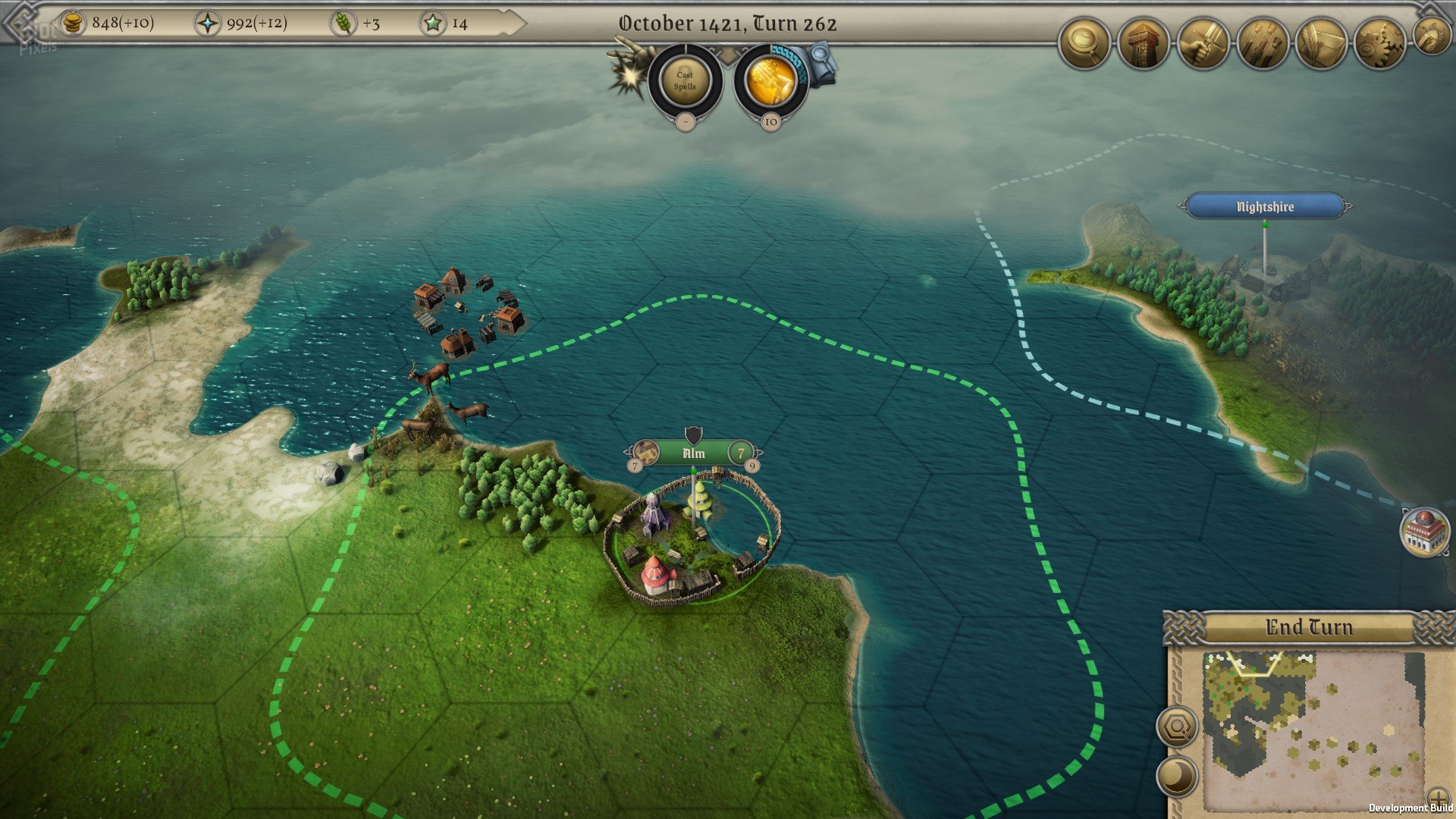The width and height of the screenshot is (1456, 819).
Task: Select the golden research orb
Action: point(771,80)
